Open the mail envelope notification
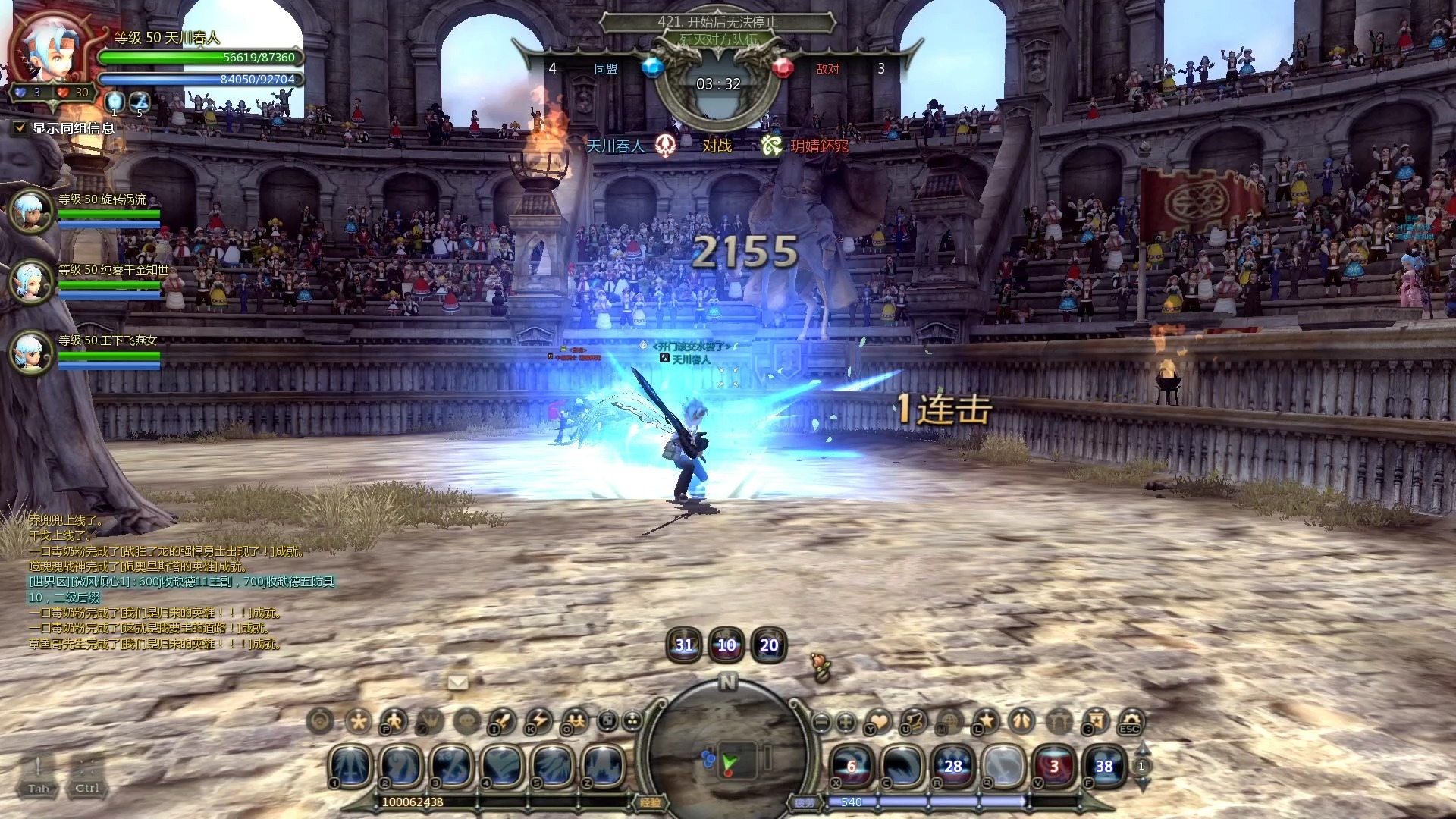The image size is (1456, 819). 458,682
